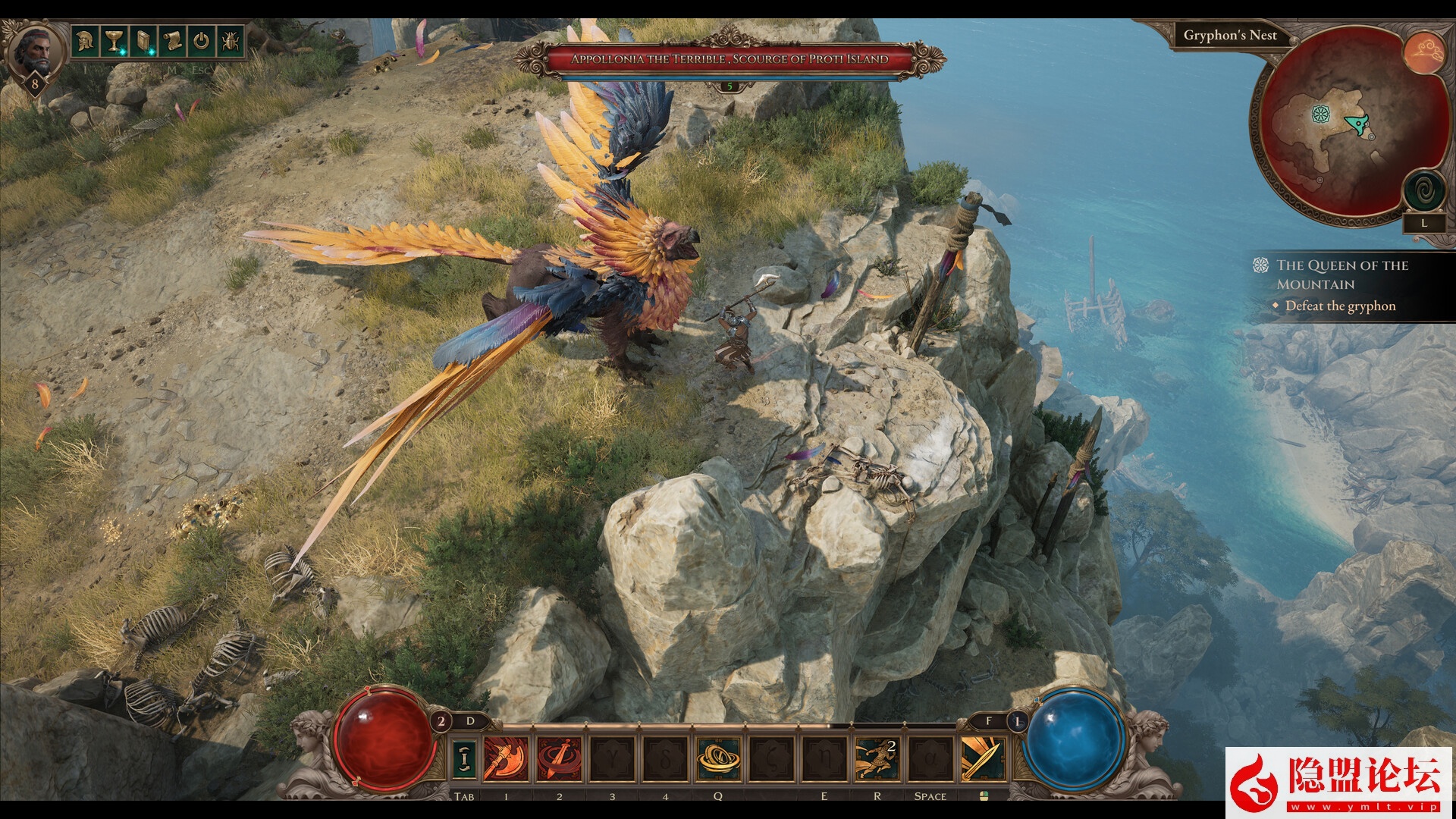
Task: Click the scarab bug report icon
Action: point(231,40)
